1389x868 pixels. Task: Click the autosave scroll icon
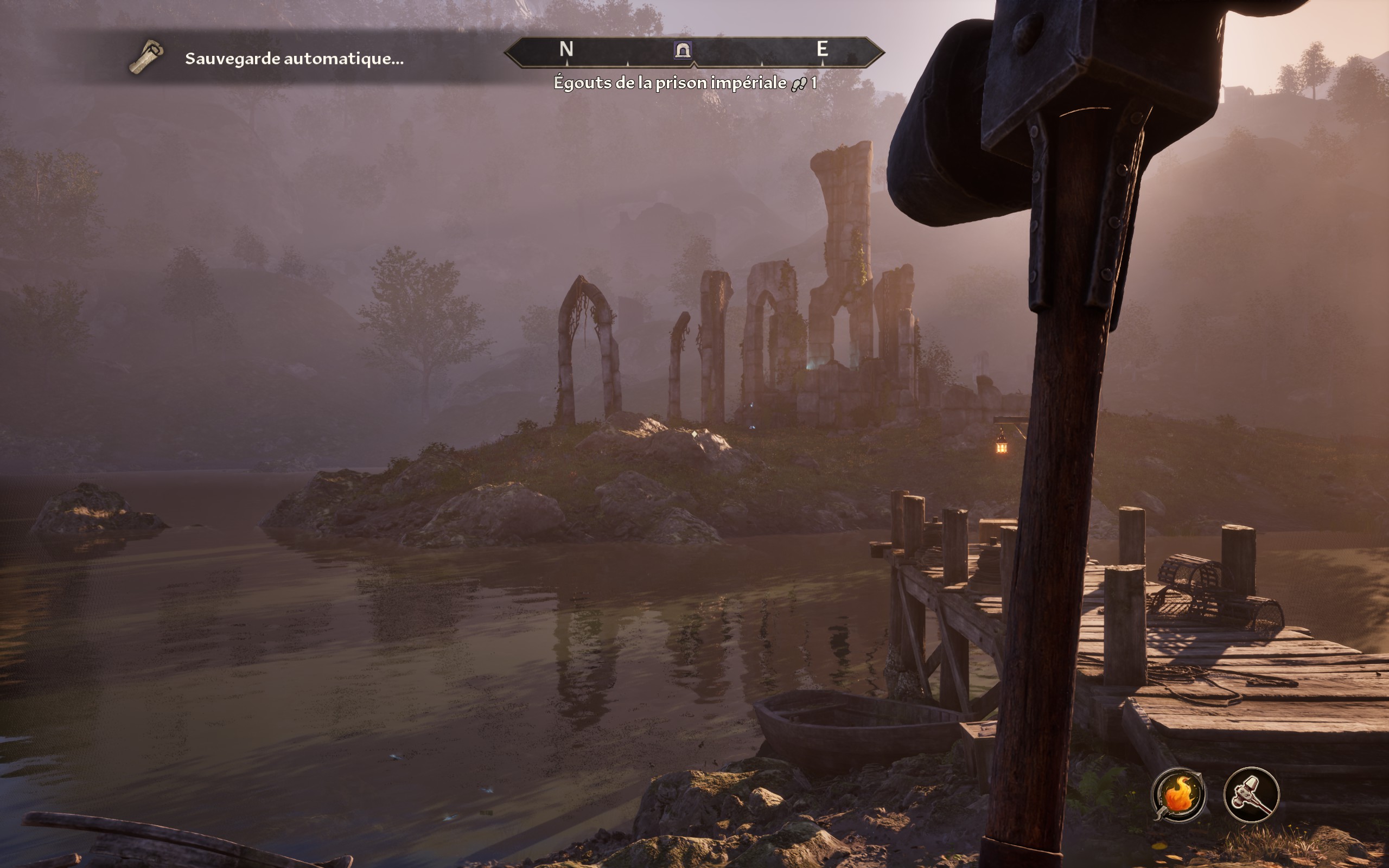pyautogui.click(x=146, y=57)
